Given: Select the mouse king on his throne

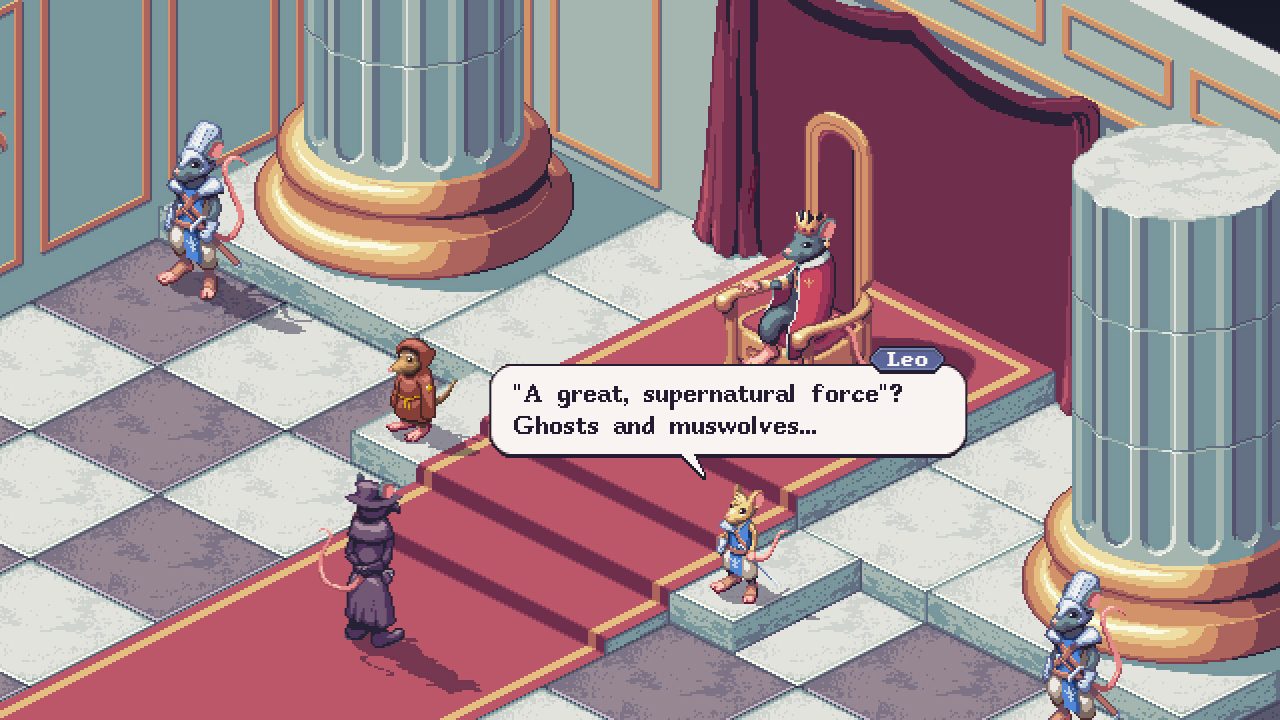Looking at the screenshot, I should pos(800,280).
